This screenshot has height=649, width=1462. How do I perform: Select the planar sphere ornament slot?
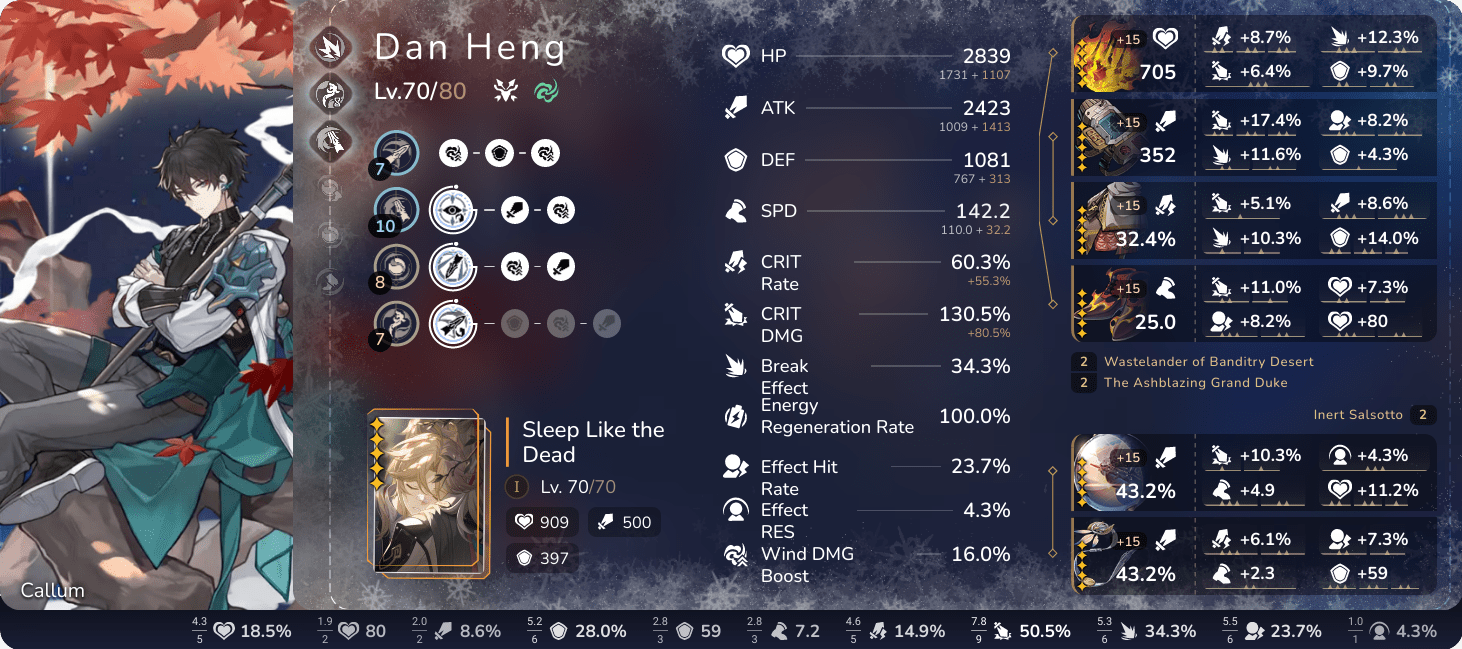[x=1105, y=473]
